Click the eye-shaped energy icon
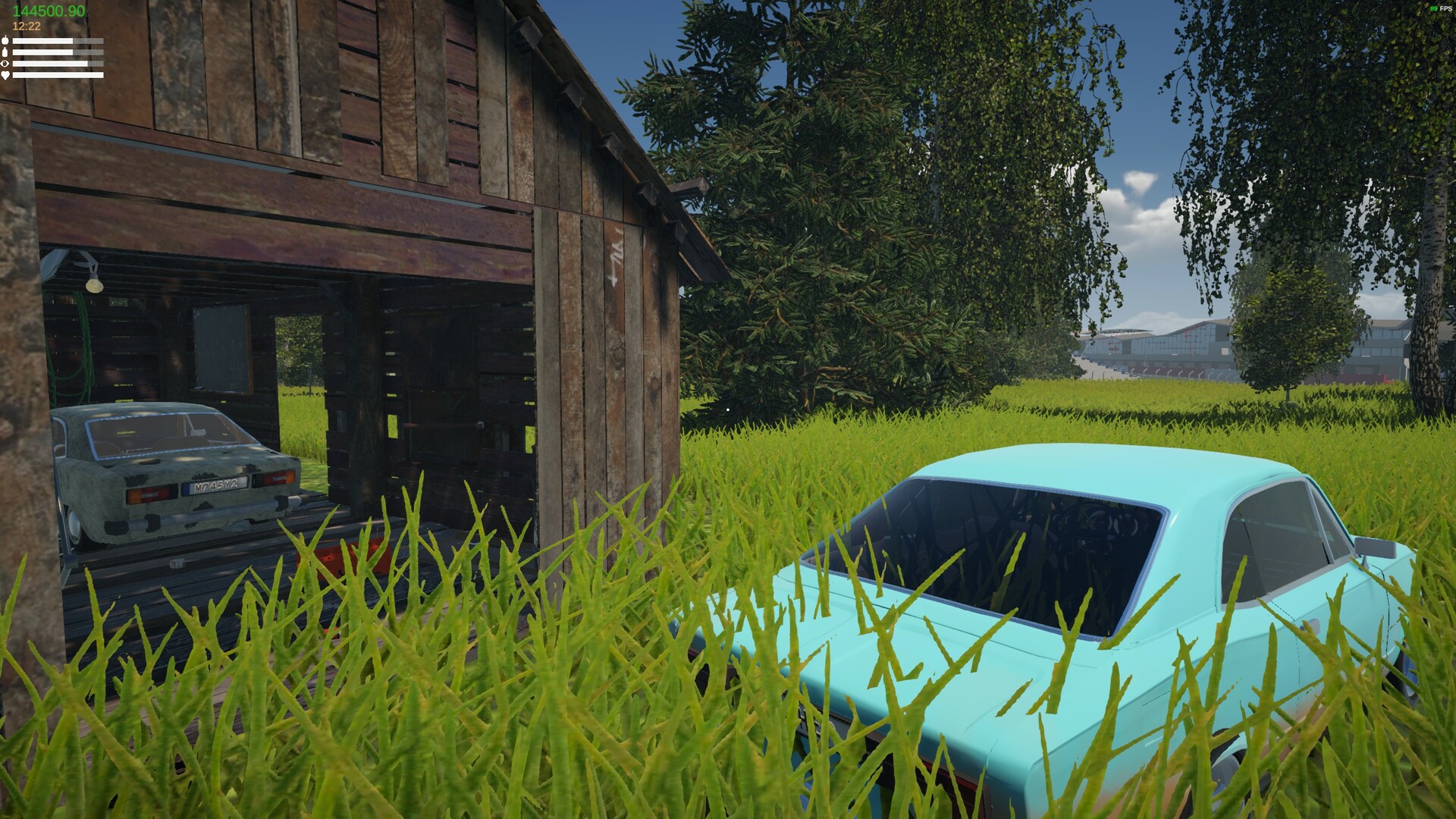This screenshot has height=819, width=1456. 5,64
